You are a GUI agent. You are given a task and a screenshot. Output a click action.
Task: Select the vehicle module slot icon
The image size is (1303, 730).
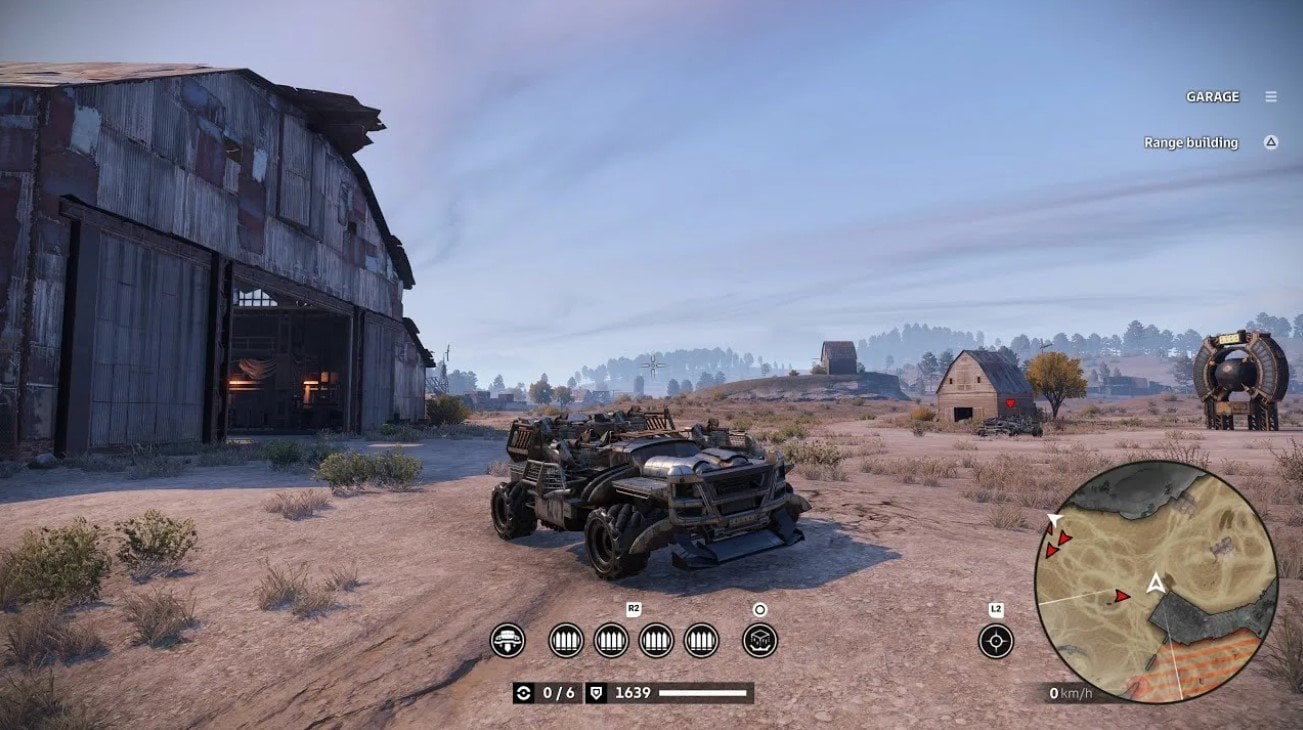pos(508,640)
